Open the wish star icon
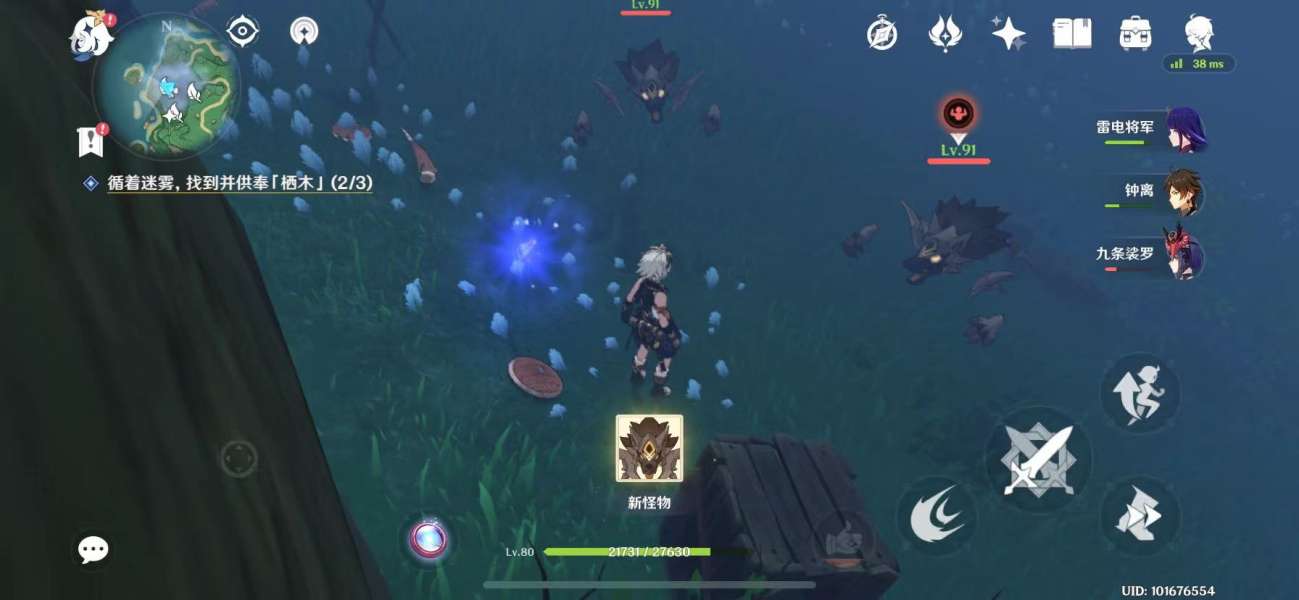 pos(1008,34)
